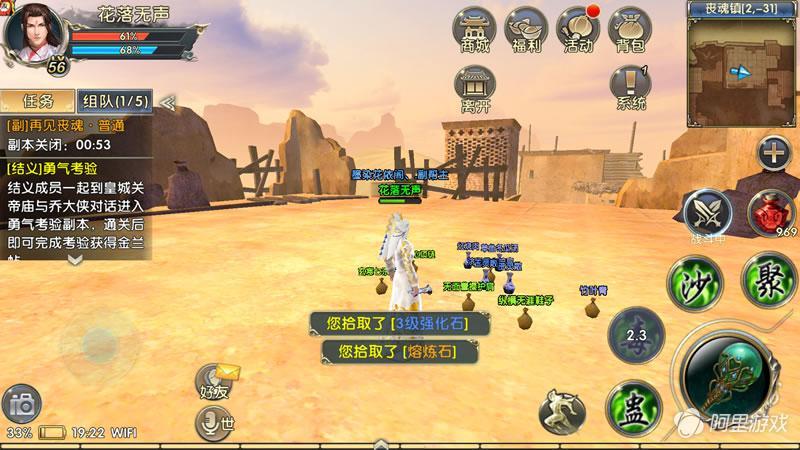The height and width of the screenshot is (450, 800).
Task: Open the 系统 system menu
Action: click(x=631, y=88)
